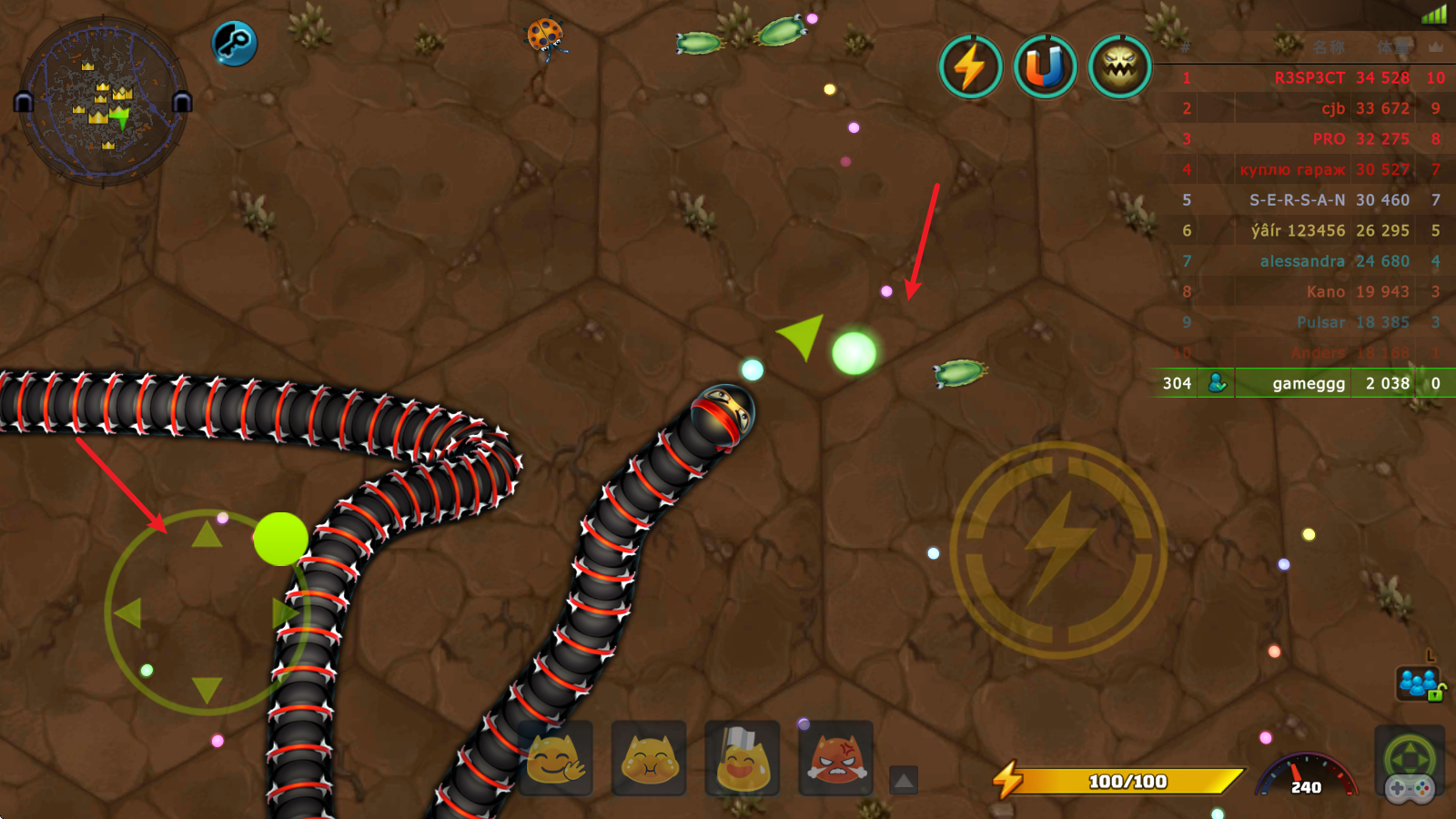Send the angry red cat emote
The width and height of the screenshot is (1456, 819).
(x=836, y=758)
